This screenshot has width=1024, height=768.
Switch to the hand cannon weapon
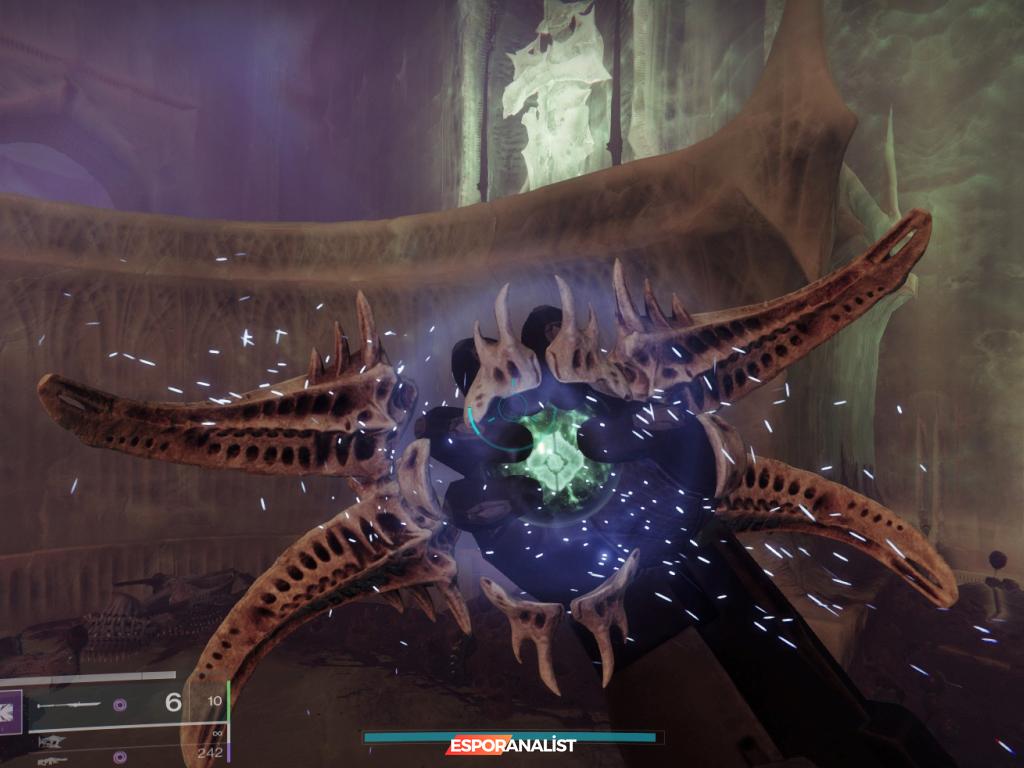tap(52, 741)
